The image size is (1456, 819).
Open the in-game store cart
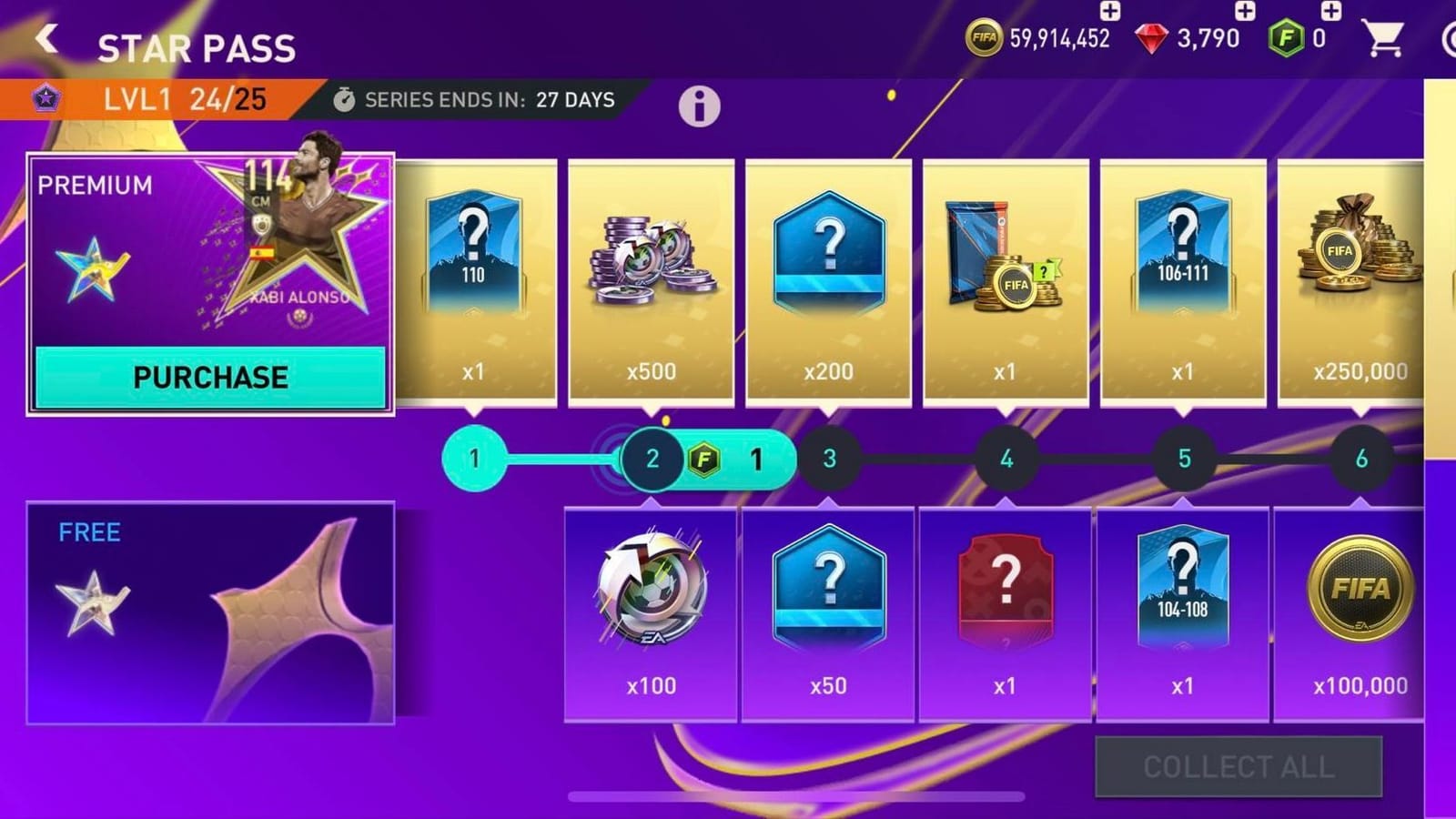(x=1384, y=36)
